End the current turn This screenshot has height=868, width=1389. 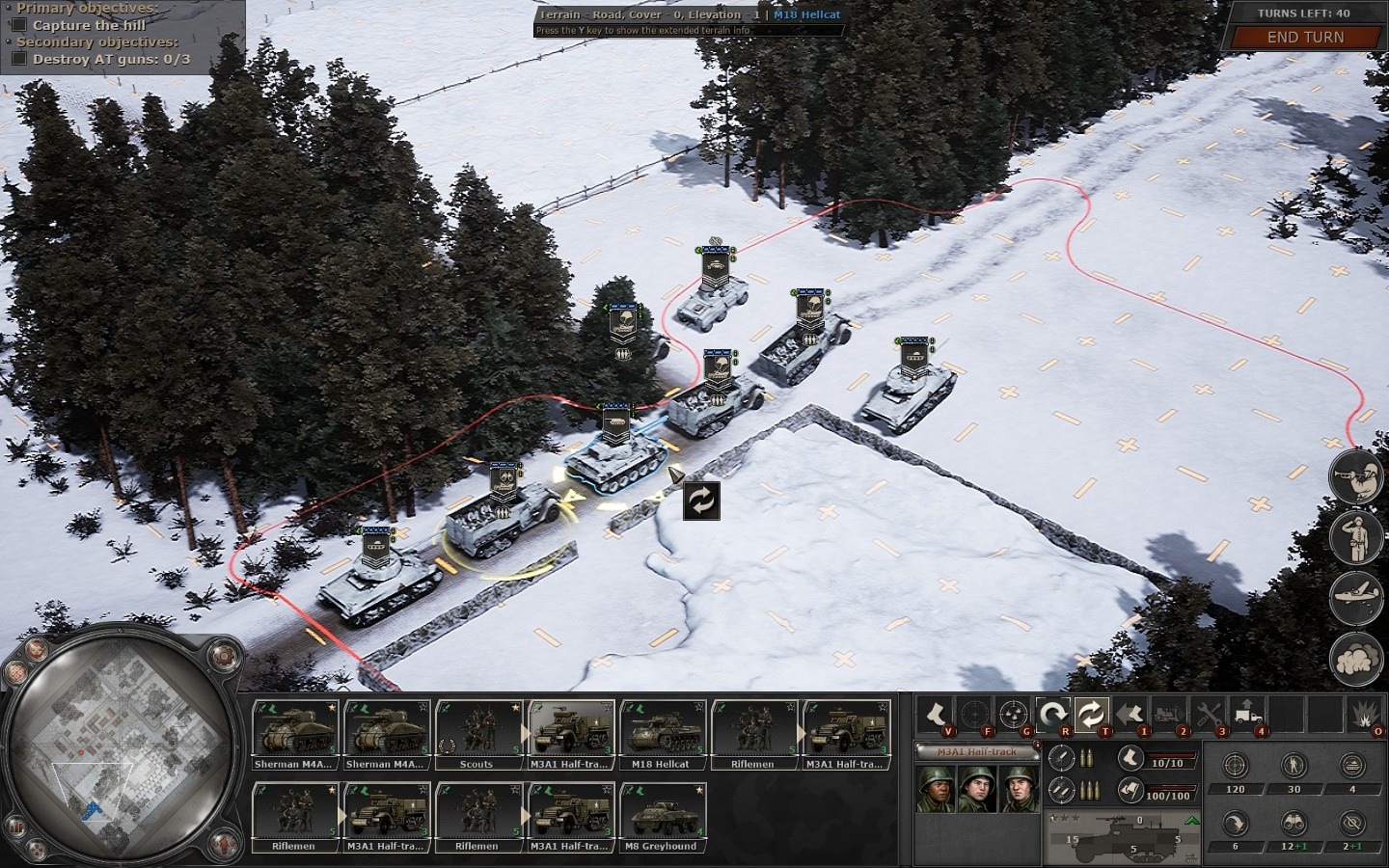click(1304, 37)
